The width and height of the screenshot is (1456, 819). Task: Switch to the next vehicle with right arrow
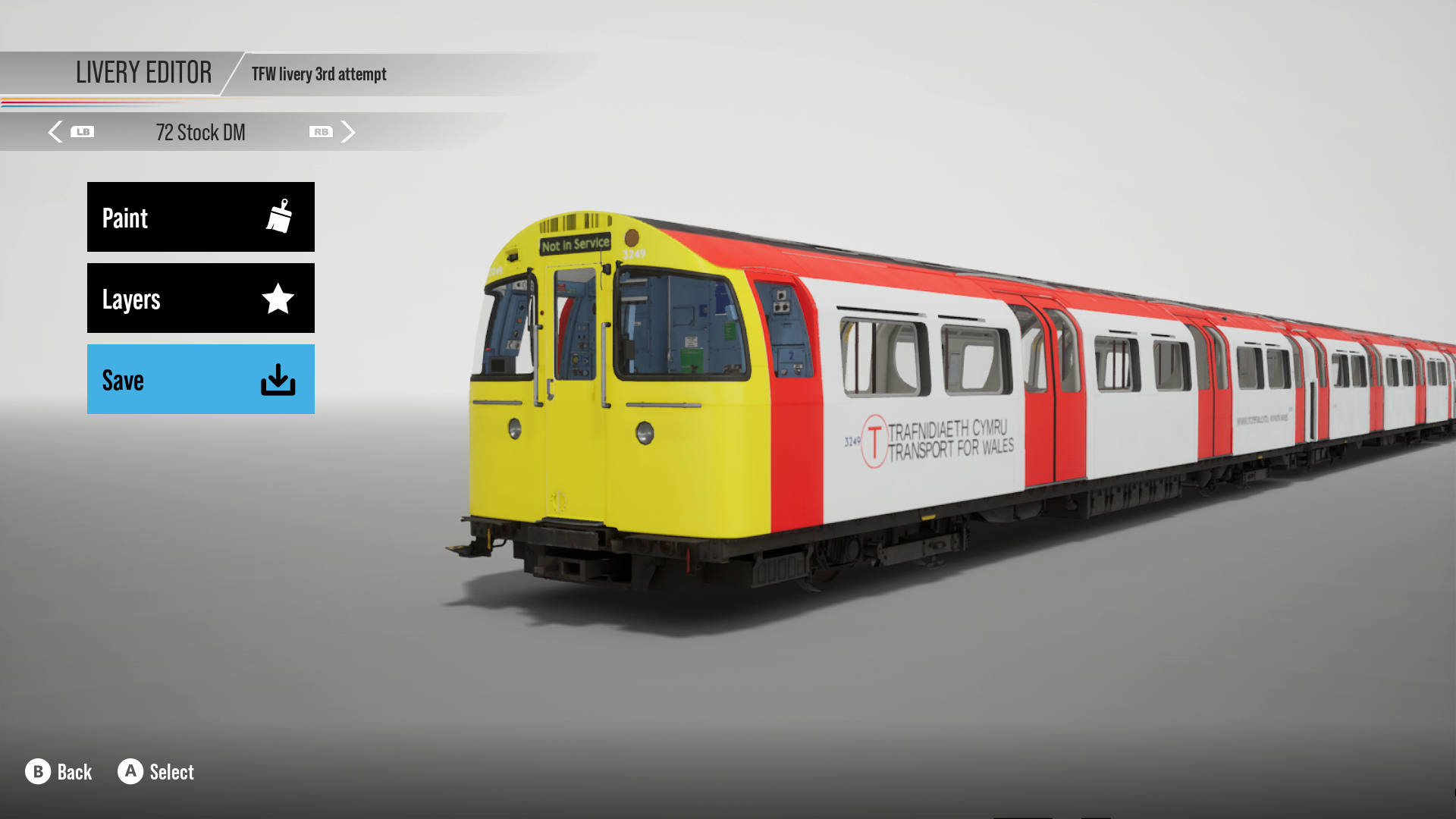347,132
